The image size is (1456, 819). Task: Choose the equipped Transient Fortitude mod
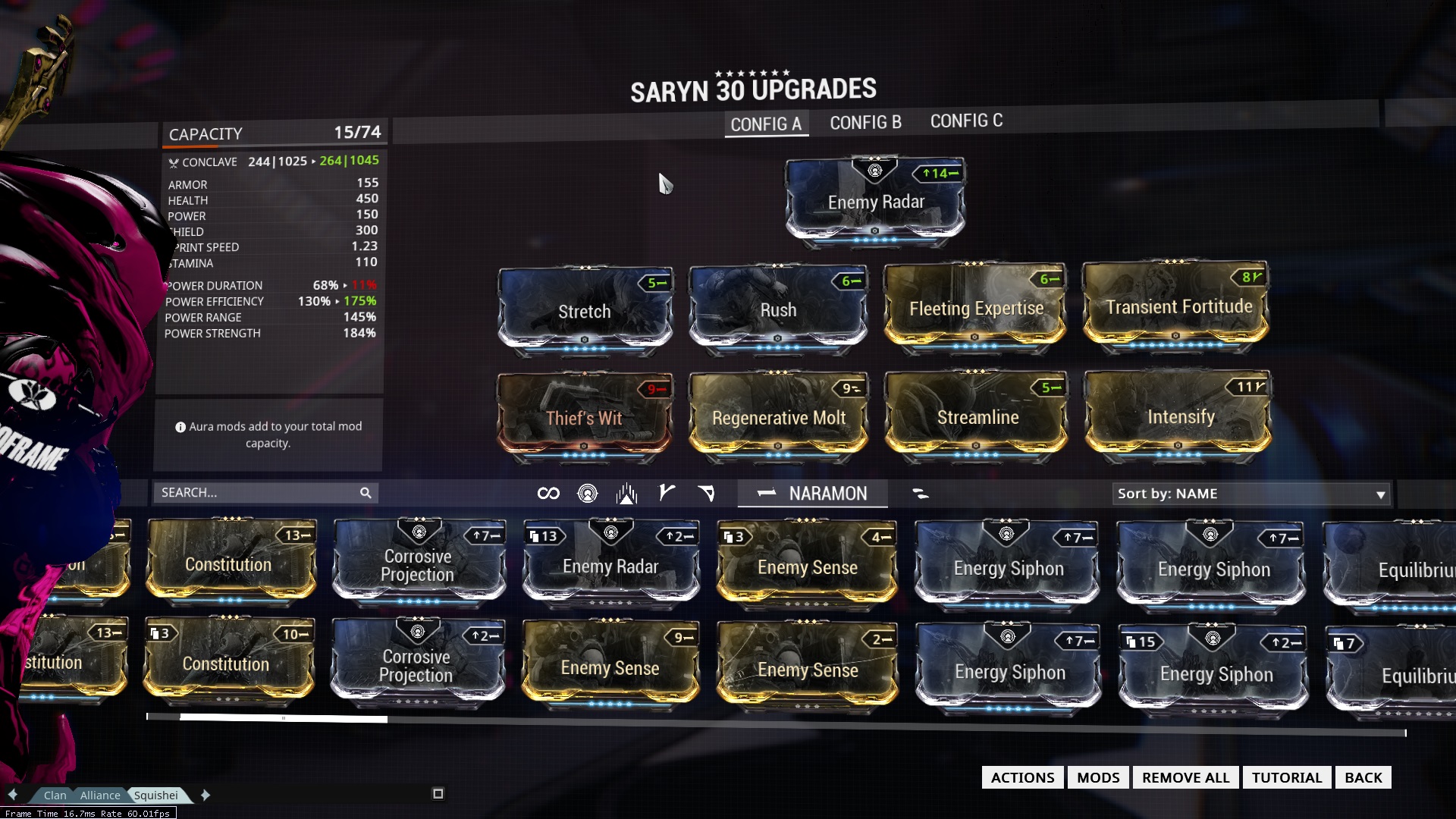pyautogui.click(x=1178, y=307)
